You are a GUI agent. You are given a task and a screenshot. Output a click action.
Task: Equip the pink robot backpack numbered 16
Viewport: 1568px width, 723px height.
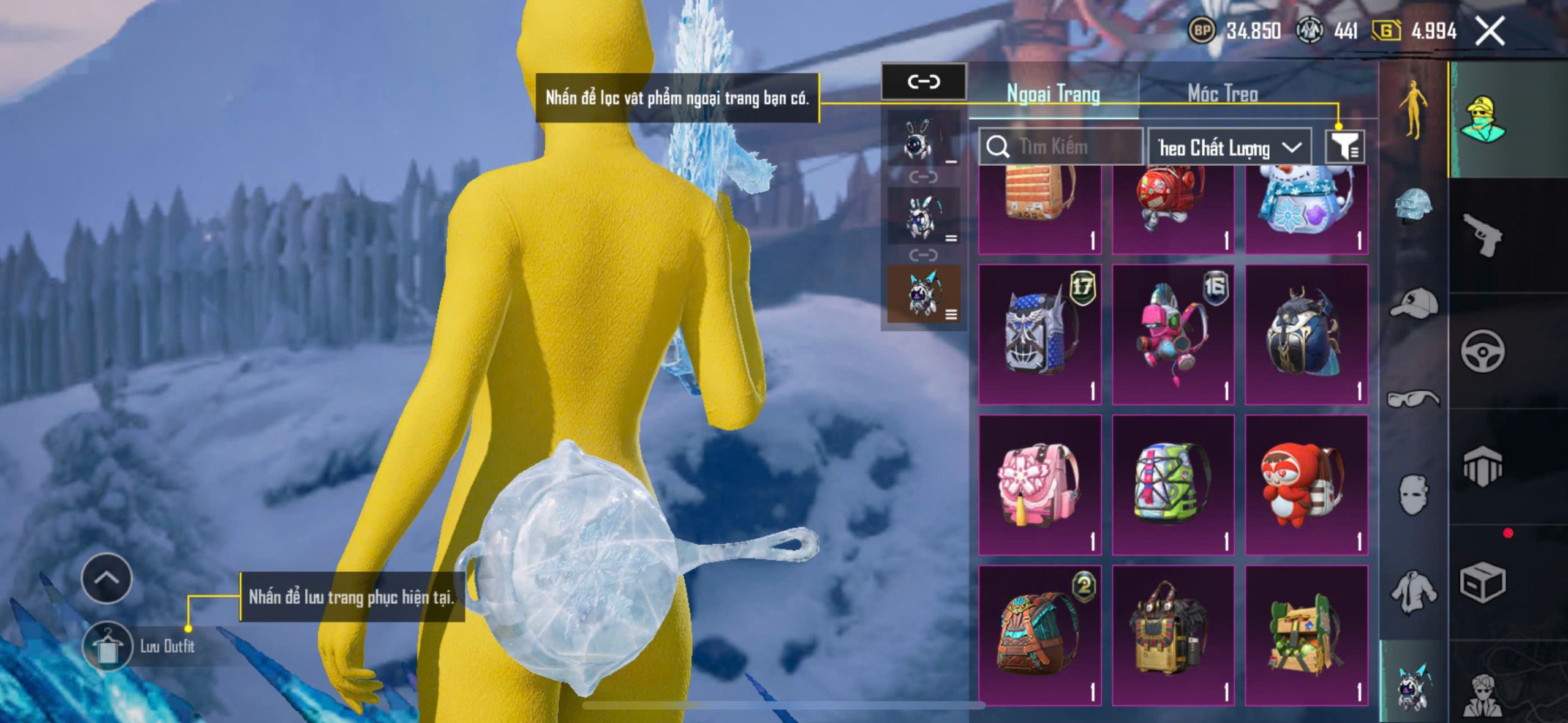click(1173, 334)
